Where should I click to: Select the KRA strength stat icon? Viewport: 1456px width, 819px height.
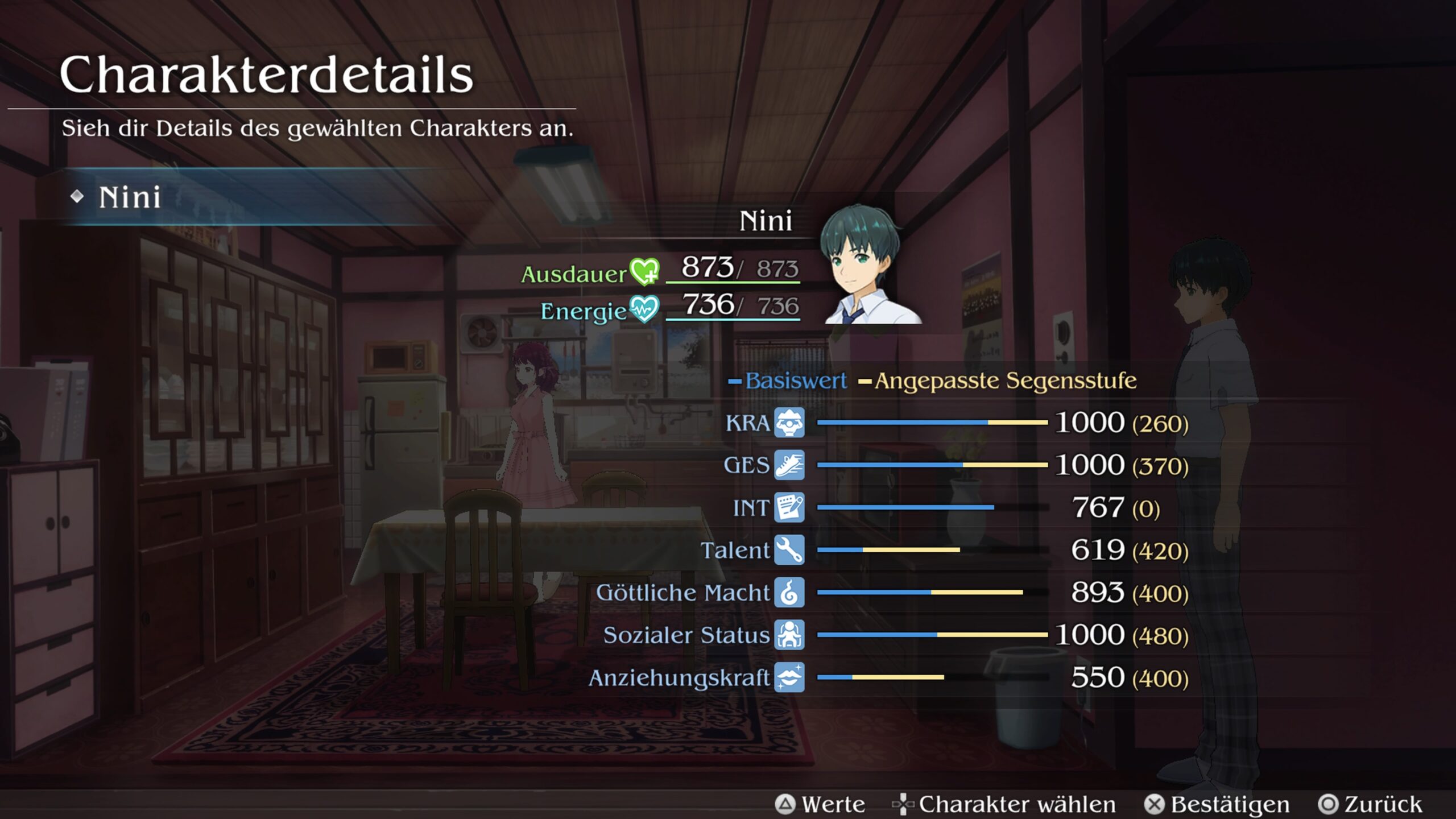[789, 423]
